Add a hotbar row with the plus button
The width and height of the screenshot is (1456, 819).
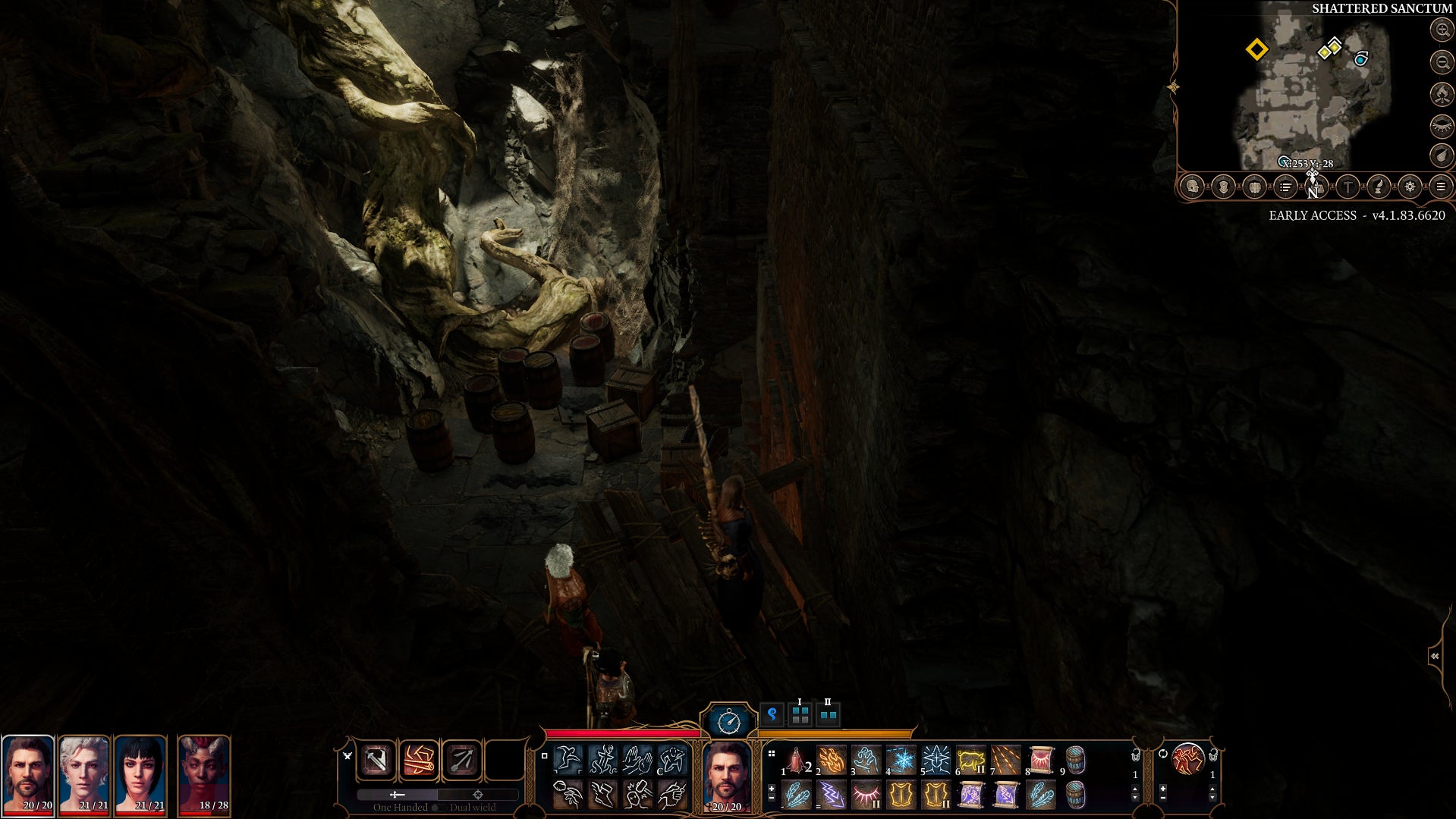pos(771,789)
